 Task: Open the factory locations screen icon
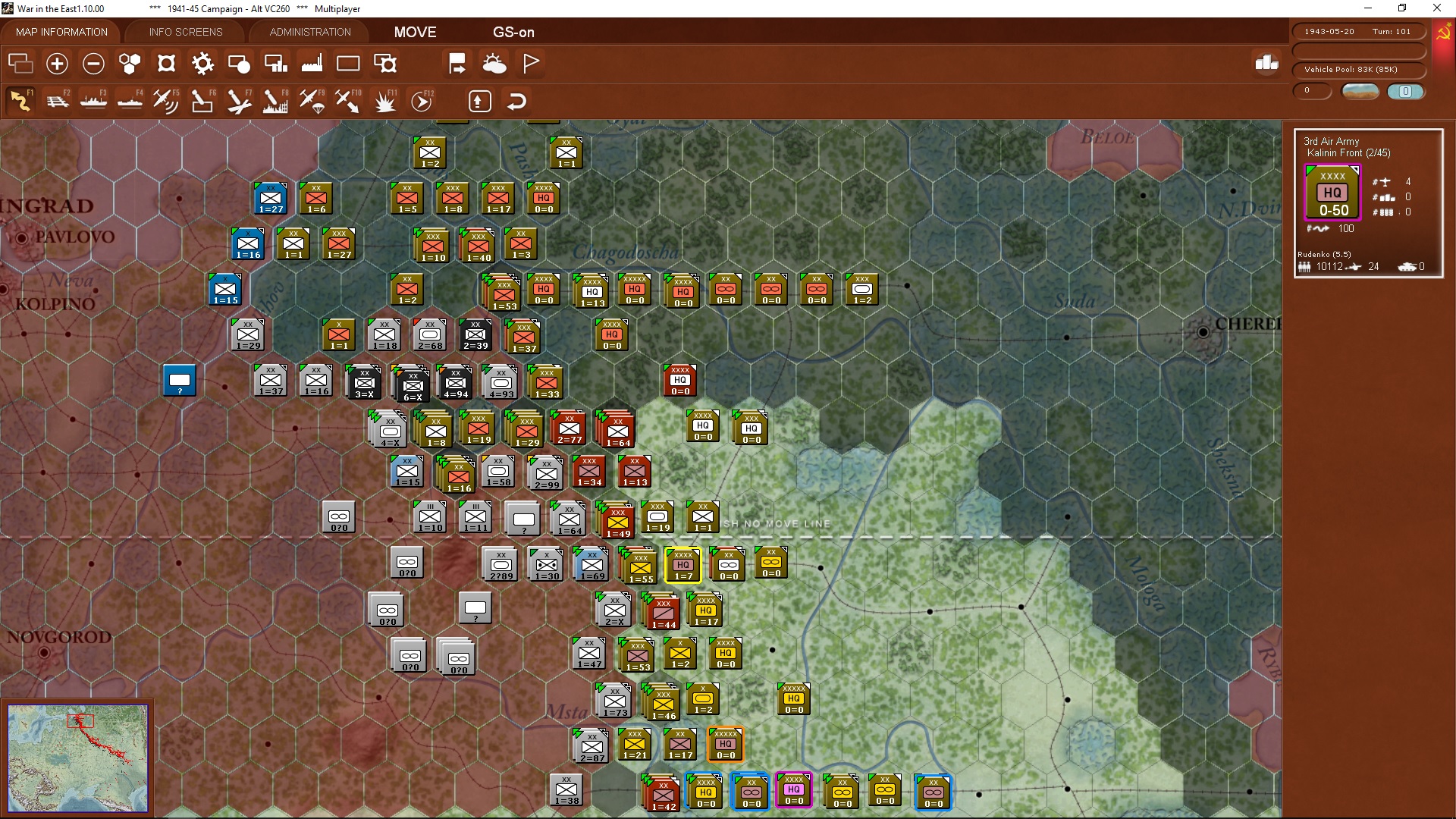tap(312, 64)
